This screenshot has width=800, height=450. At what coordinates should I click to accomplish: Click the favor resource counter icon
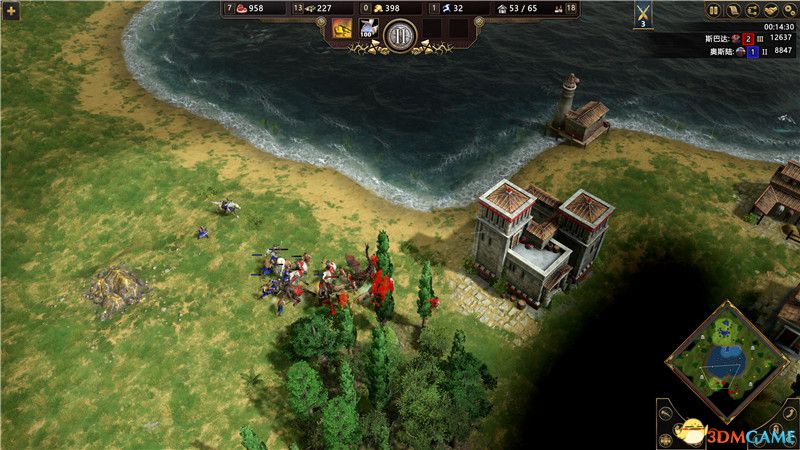[x=444, y=9]
